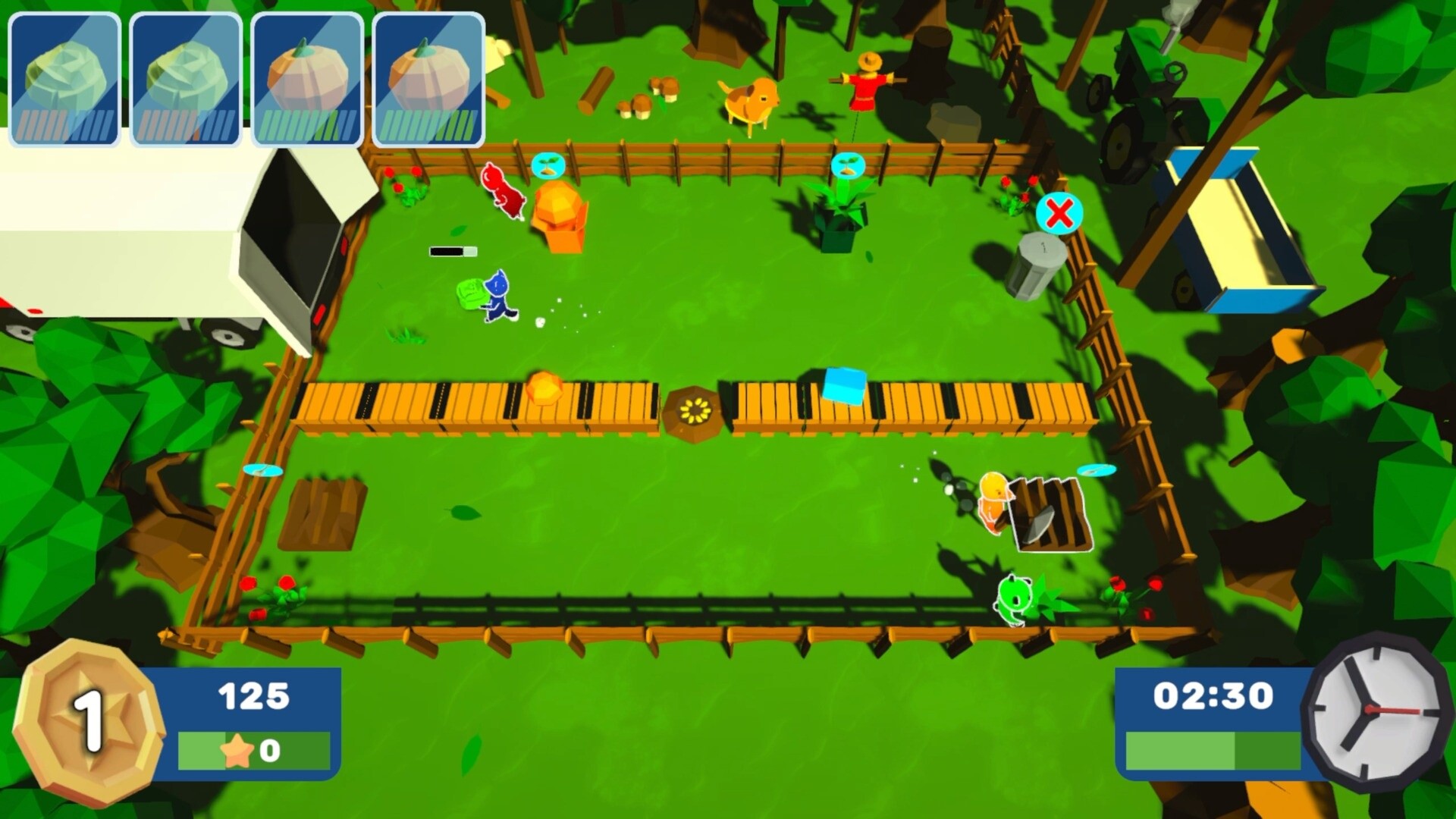Click the red X cancel marker near the trash can
The height and width of the screenshot is (819, 1456).
coord(1060,215)
